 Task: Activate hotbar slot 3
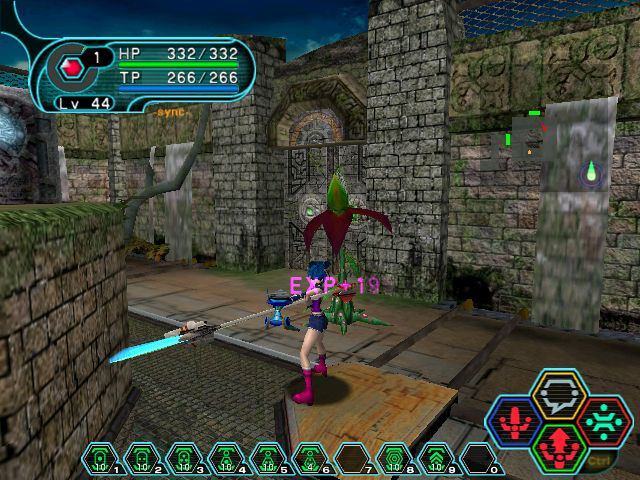[x=182, y=458]
